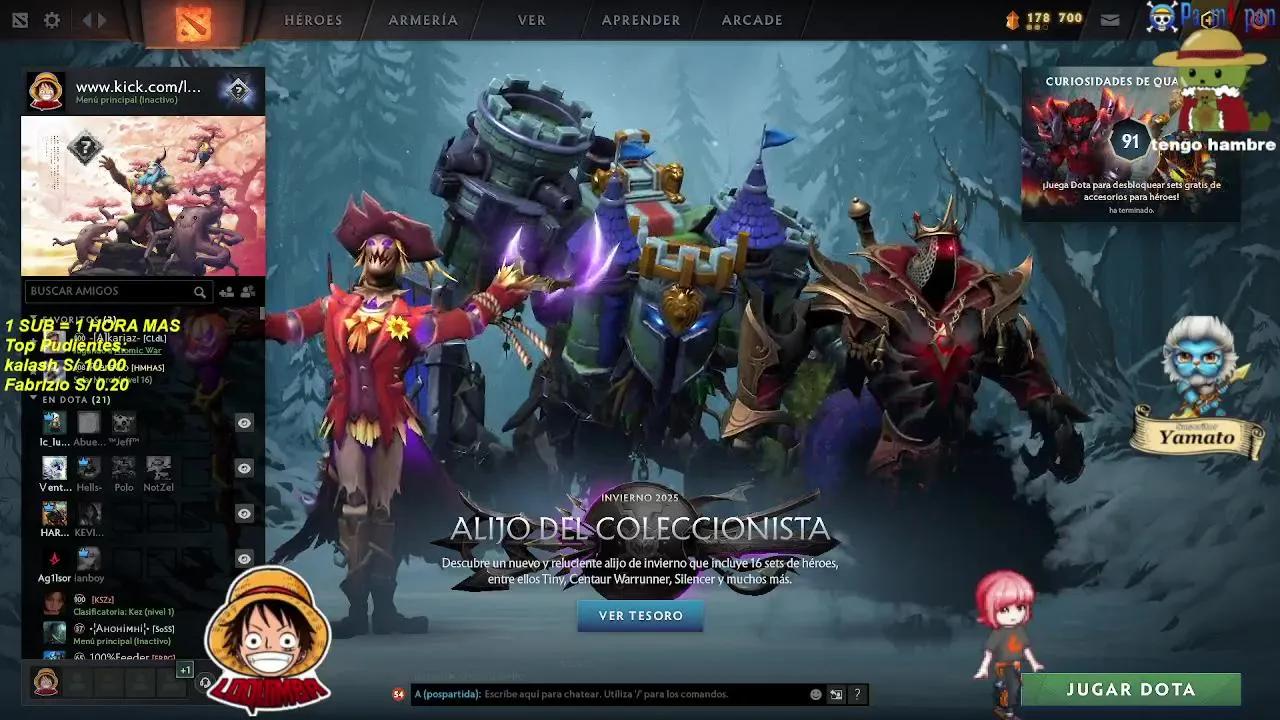
Task: Click the JUGAR DOTA button
Action: [x=1131, y=689]
